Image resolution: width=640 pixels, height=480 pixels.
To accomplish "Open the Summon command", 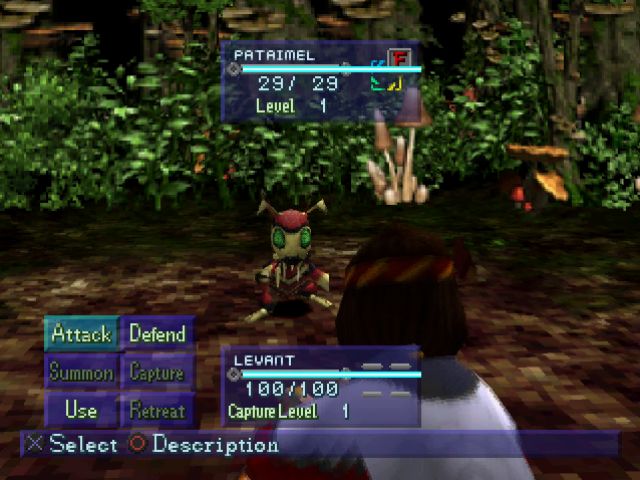I will coord(81,372).
